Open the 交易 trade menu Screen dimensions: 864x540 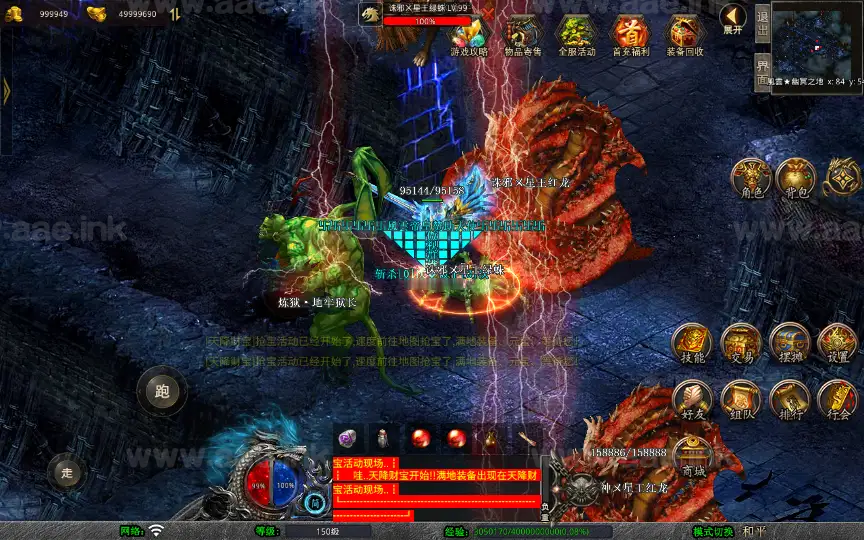(x=741, y=344)
